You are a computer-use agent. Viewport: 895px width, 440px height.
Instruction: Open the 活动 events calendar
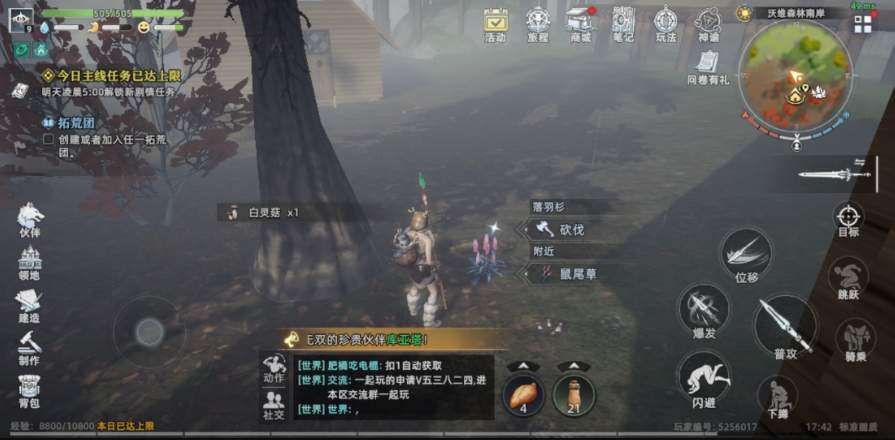tap(495, 23)
